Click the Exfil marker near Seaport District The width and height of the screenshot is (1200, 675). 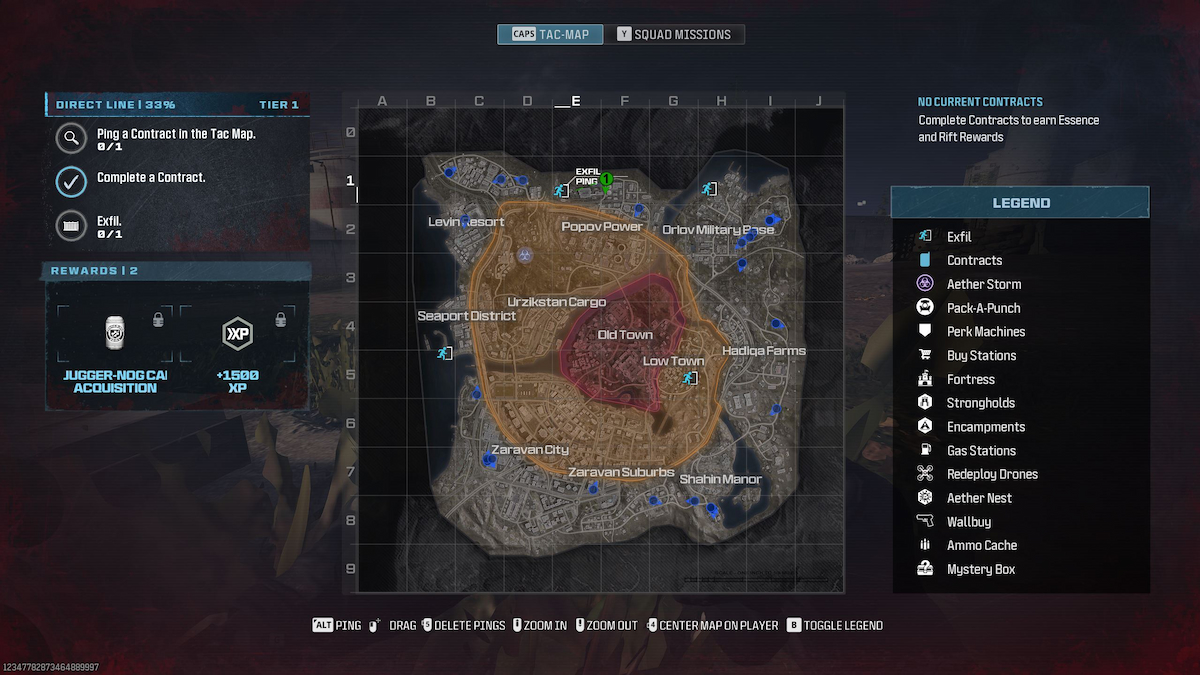click(444, 353)
